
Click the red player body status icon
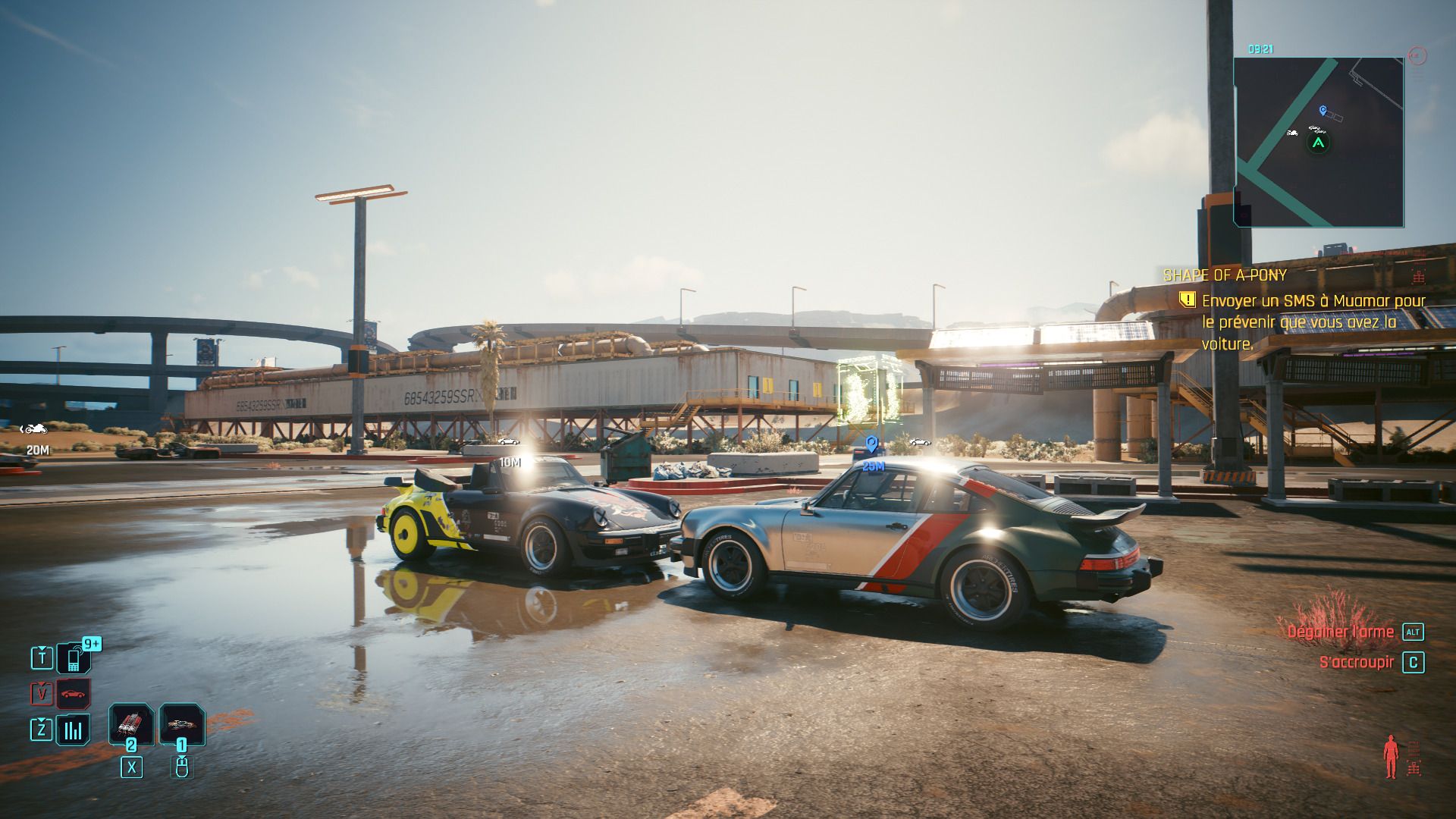pos(1390,756)
